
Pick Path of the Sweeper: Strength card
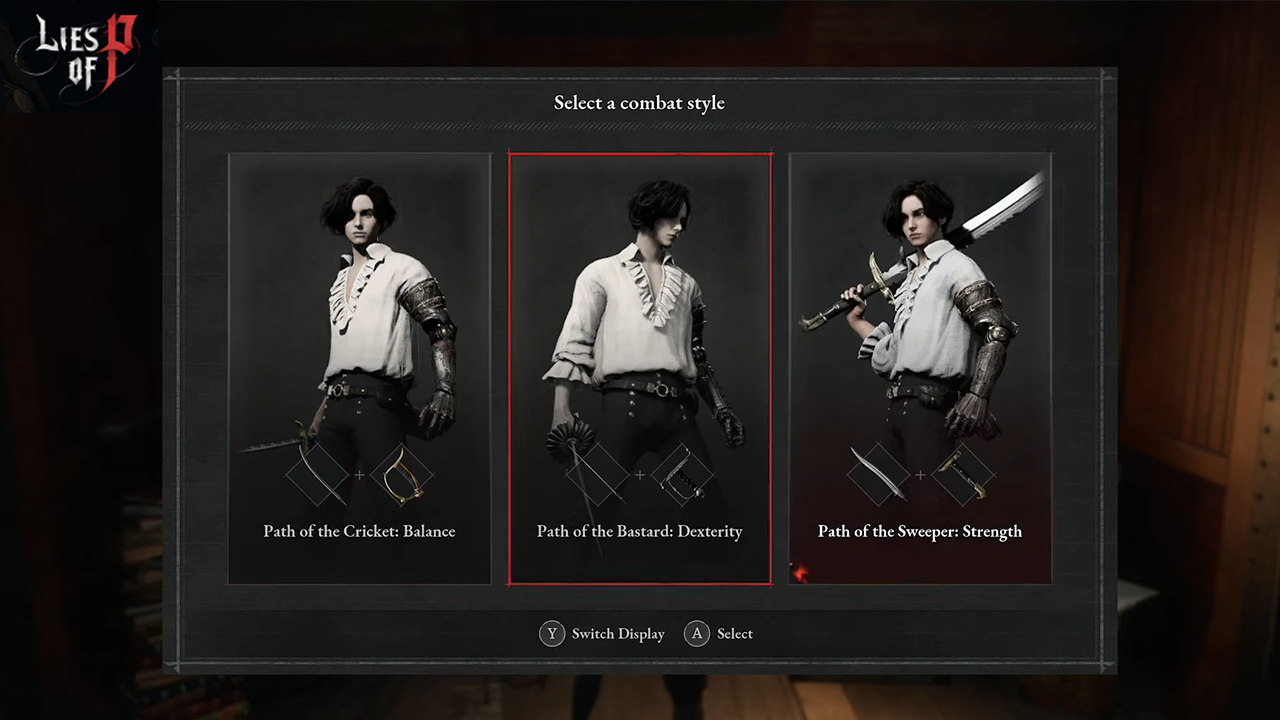(x=920, y=368)
